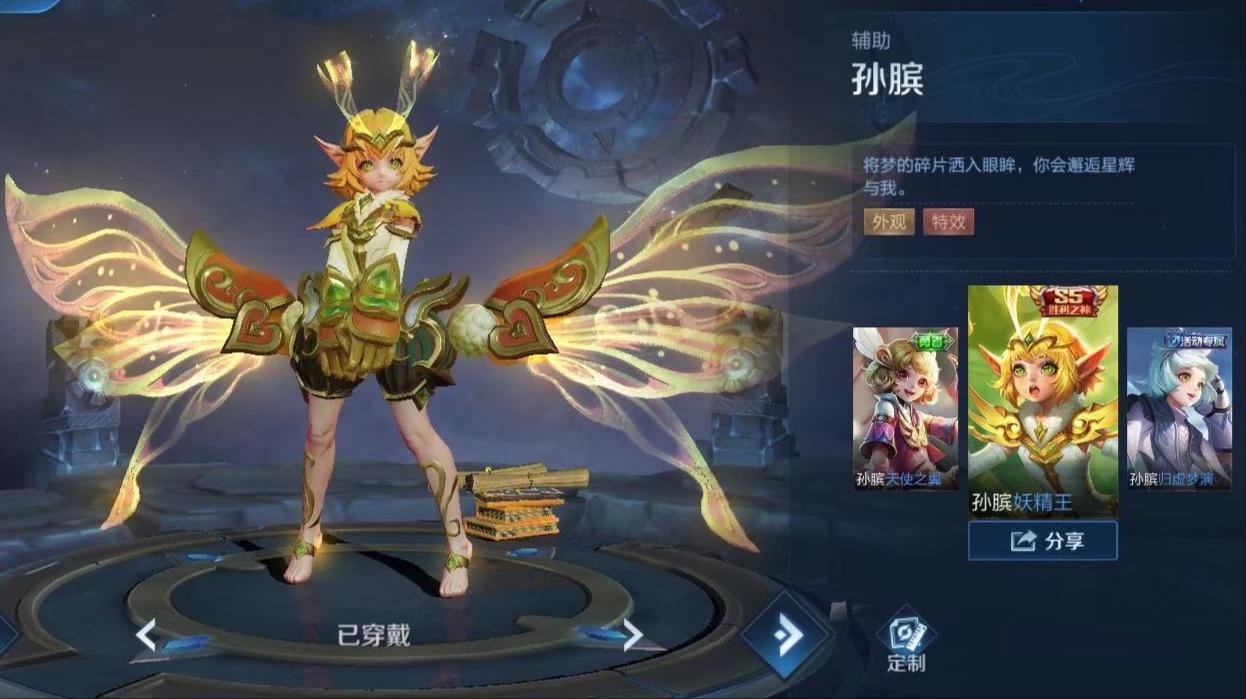
Task: Select the 孙膑归虚梦演 skin card
Action: (1179, 408)
